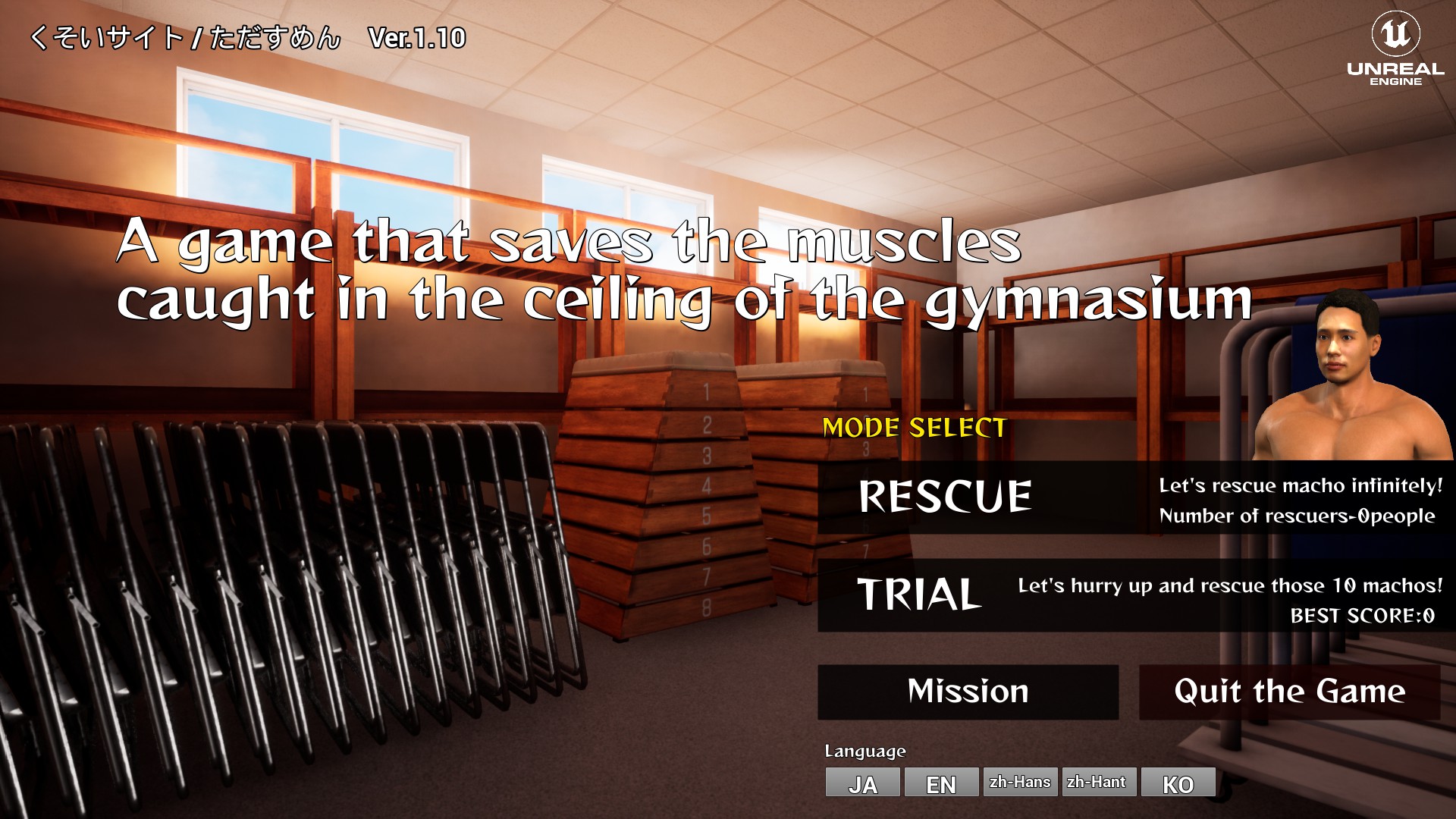Screen dimensions: 1456x819
Task: Choose the EN language option
Action: coord(941,783)
